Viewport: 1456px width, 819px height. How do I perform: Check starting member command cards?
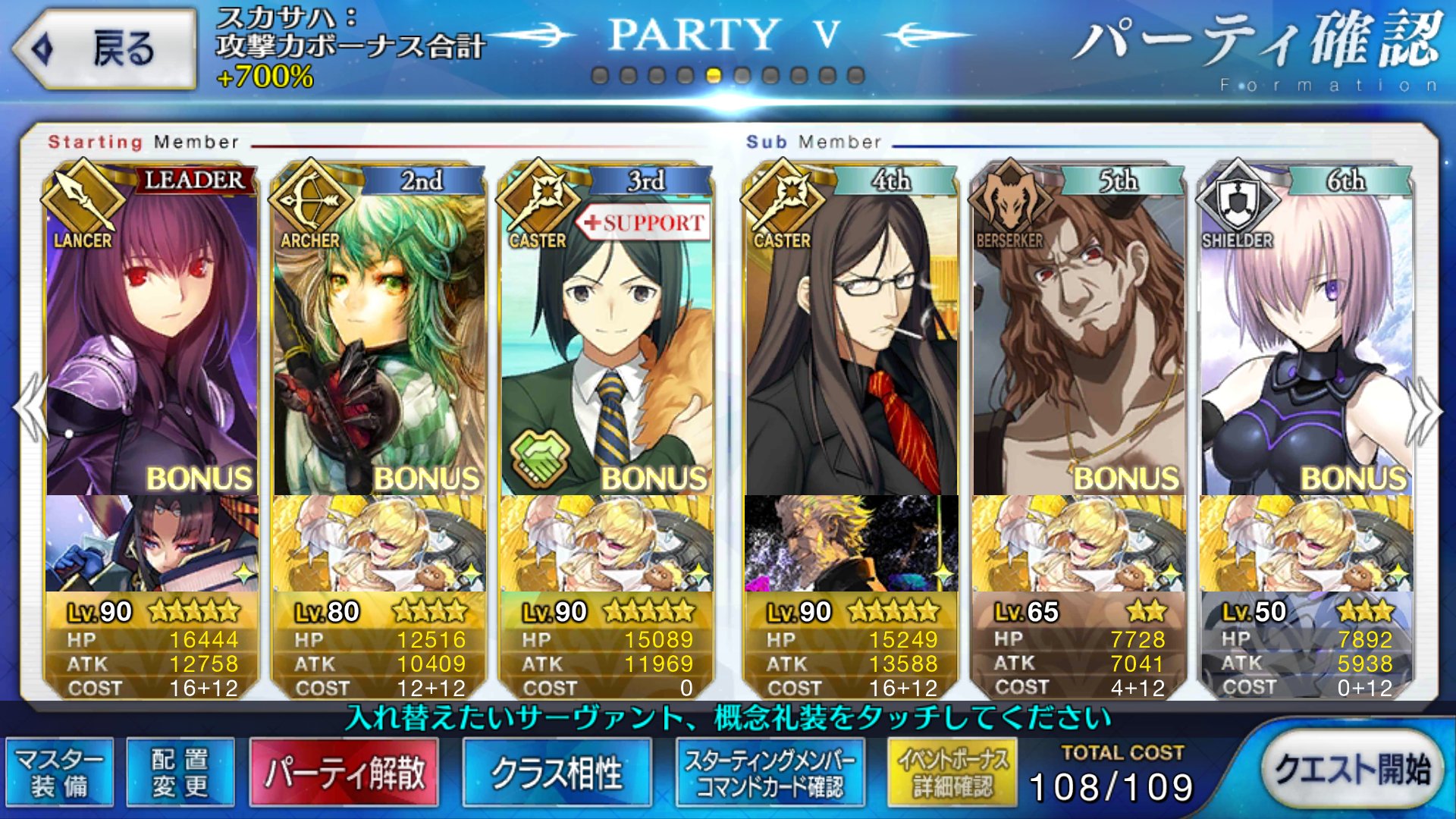770,772
